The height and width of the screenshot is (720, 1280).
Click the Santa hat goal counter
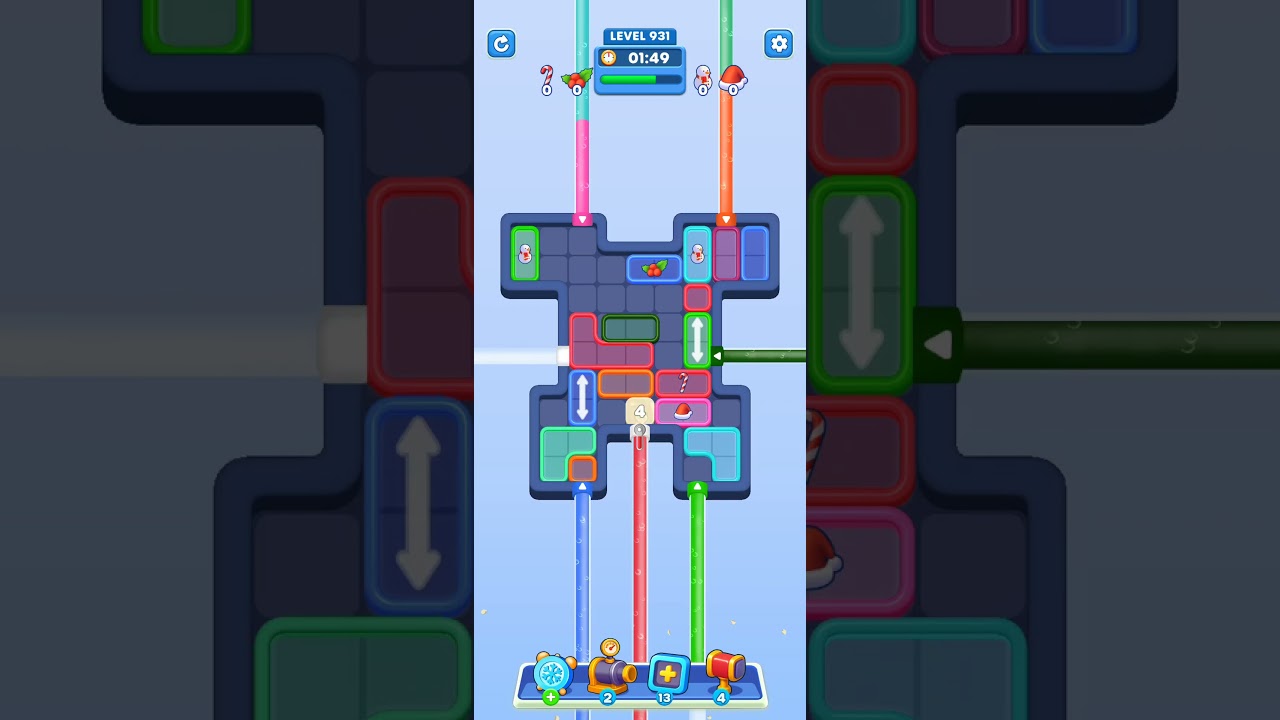733,80
